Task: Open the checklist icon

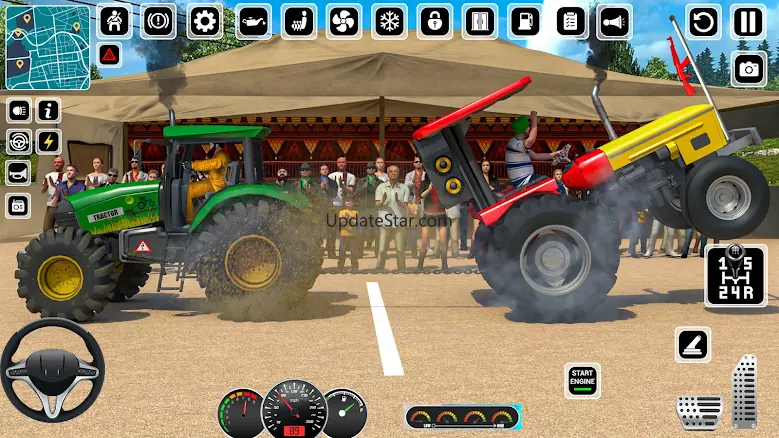Action: pos(570,21)
